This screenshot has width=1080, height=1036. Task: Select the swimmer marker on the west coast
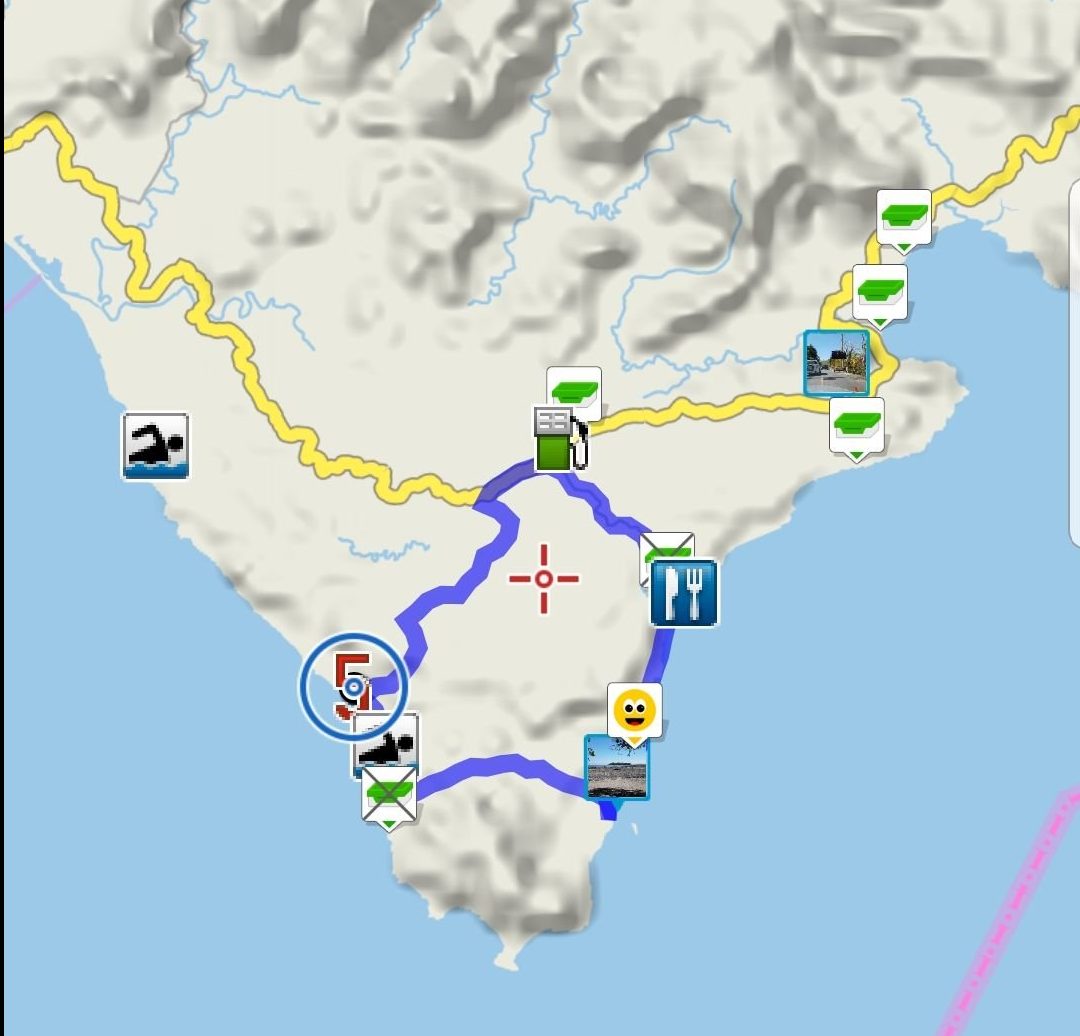tap(155, 446)
